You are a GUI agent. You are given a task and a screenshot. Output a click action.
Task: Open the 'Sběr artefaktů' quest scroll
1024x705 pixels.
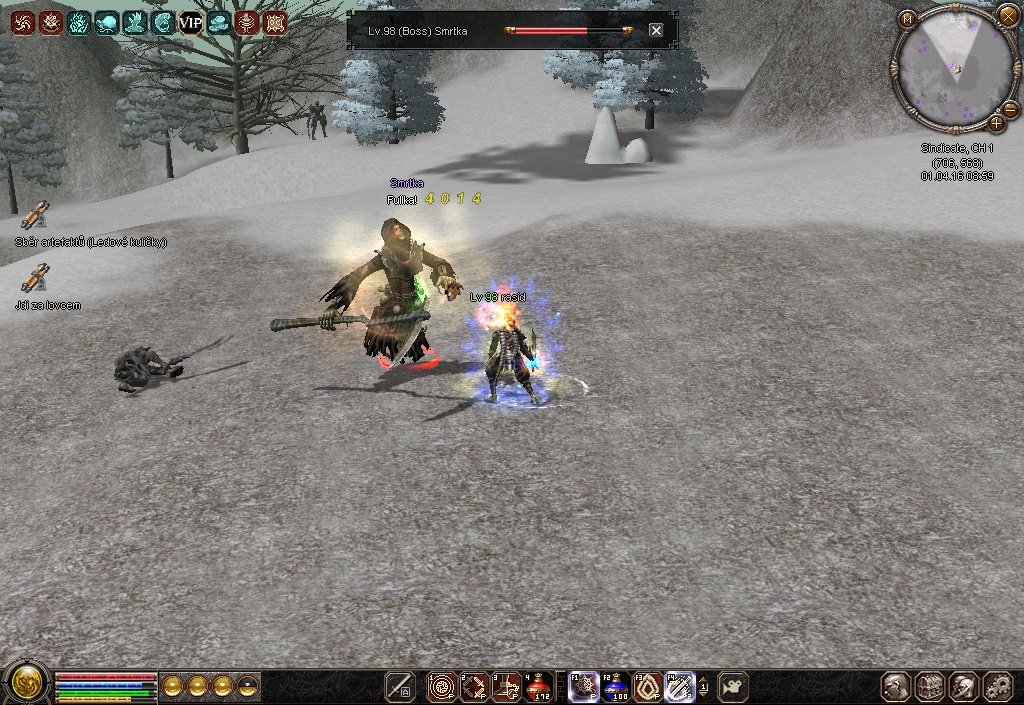(x=35, y=215)
